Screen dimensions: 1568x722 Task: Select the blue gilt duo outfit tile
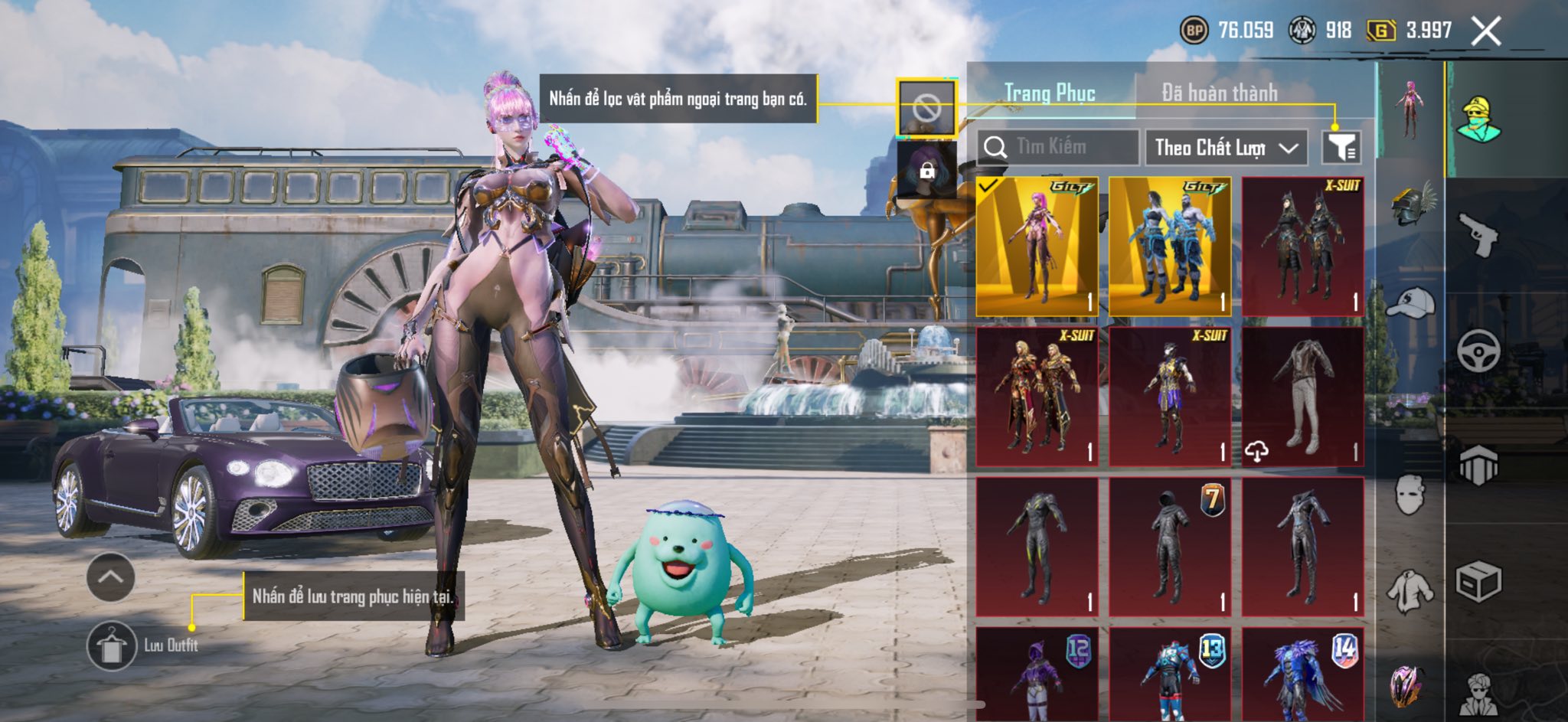(x=1170, y=247)
